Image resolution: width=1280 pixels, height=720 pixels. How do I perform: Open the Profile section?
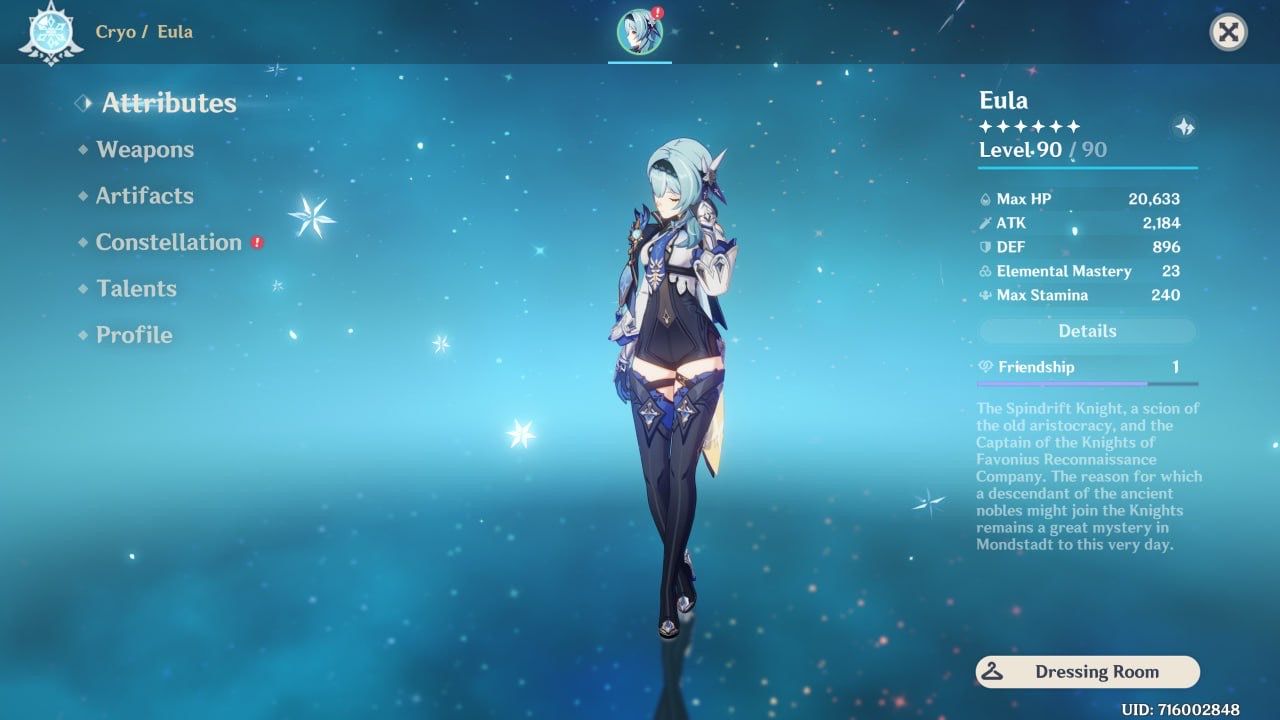[x=132, y=335]
